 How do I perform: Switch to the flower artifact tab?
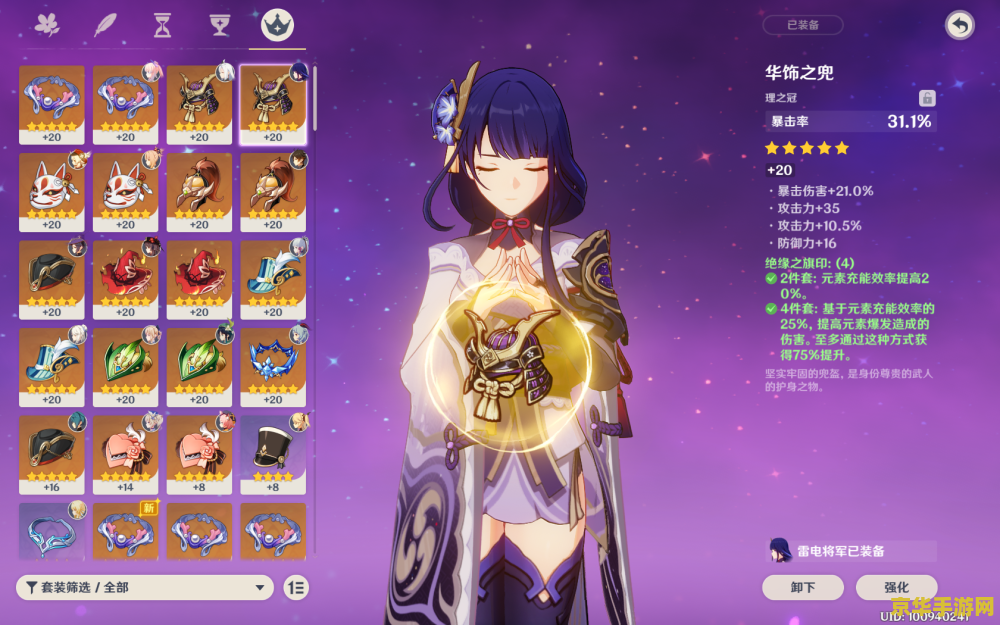pos(47,25)
